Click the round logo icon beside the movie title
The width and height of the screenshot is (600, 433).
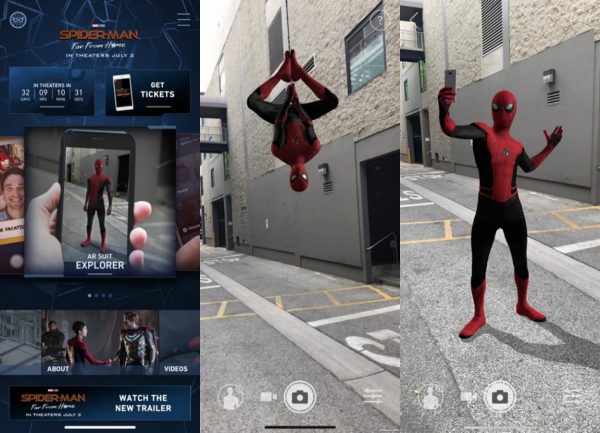pyautogui.click(x=17, y=19)
